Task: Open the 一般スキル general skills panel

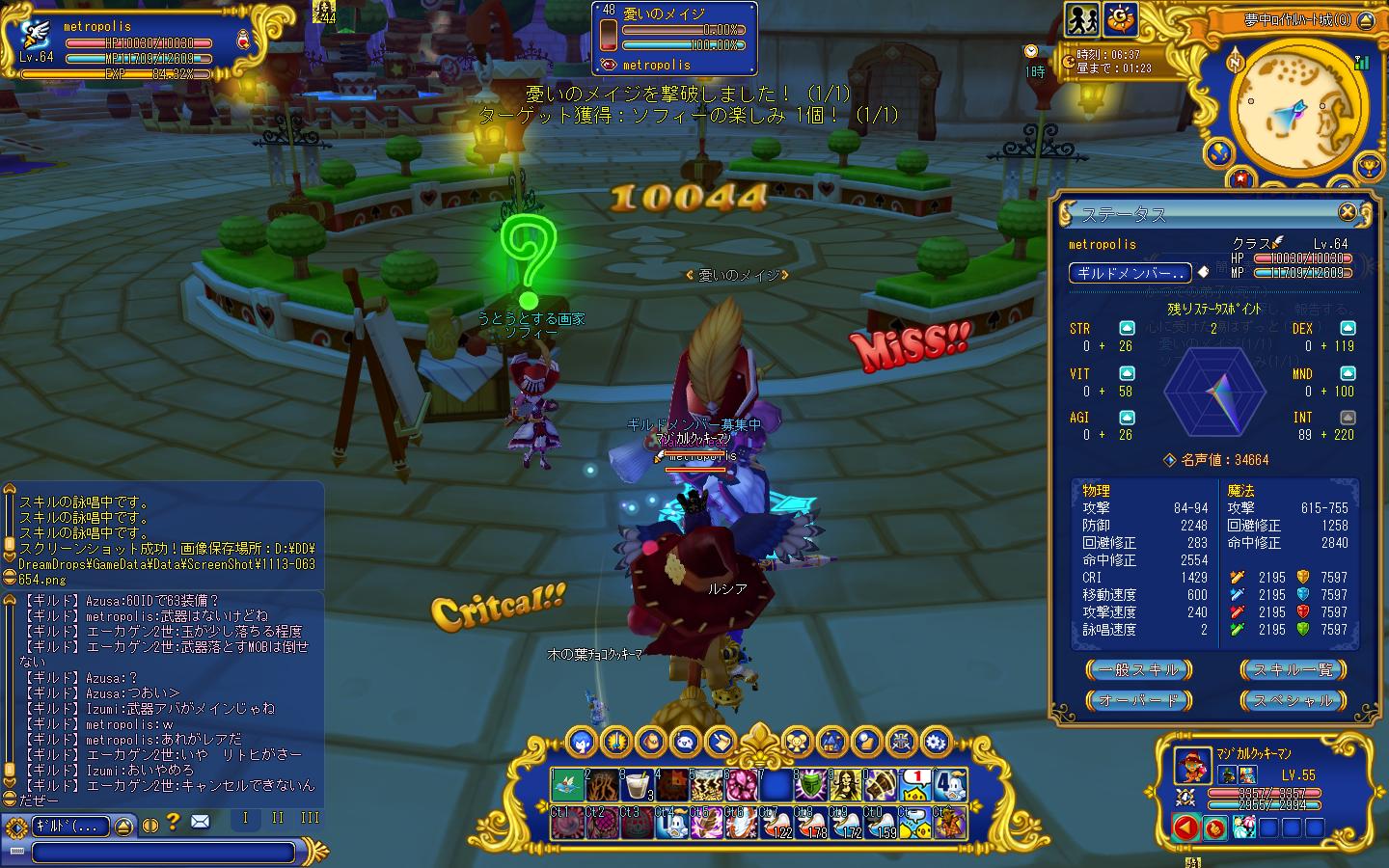Action: (x=1138, y=669)
